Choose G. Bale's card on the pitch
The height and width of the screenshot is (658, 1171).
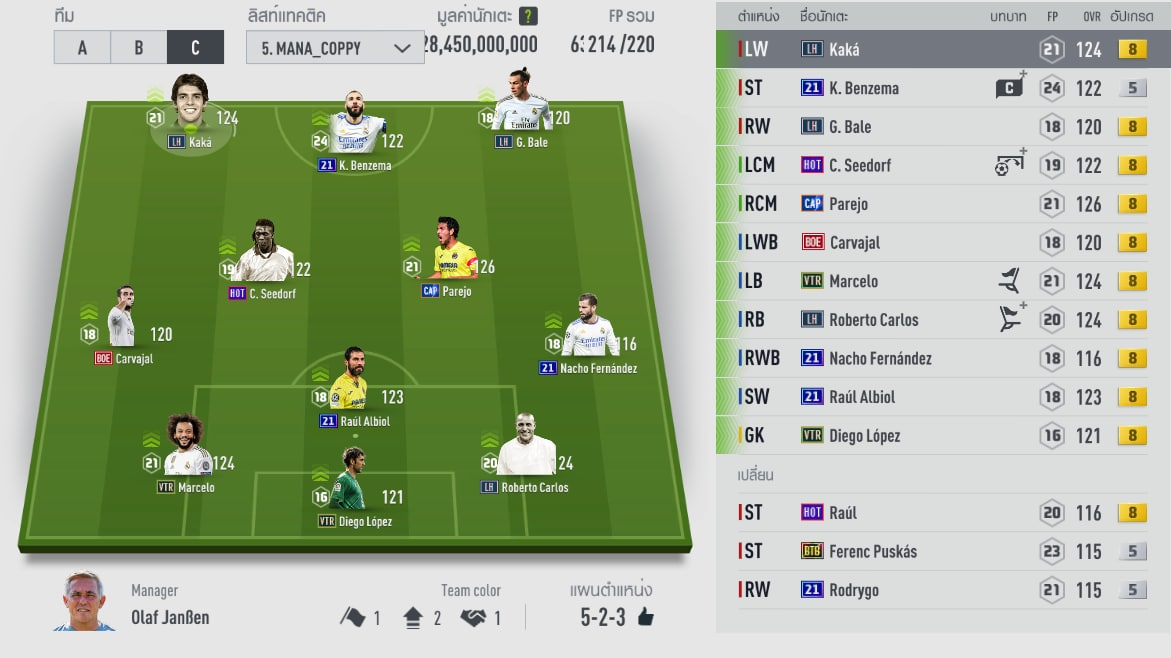click(521, 103)
